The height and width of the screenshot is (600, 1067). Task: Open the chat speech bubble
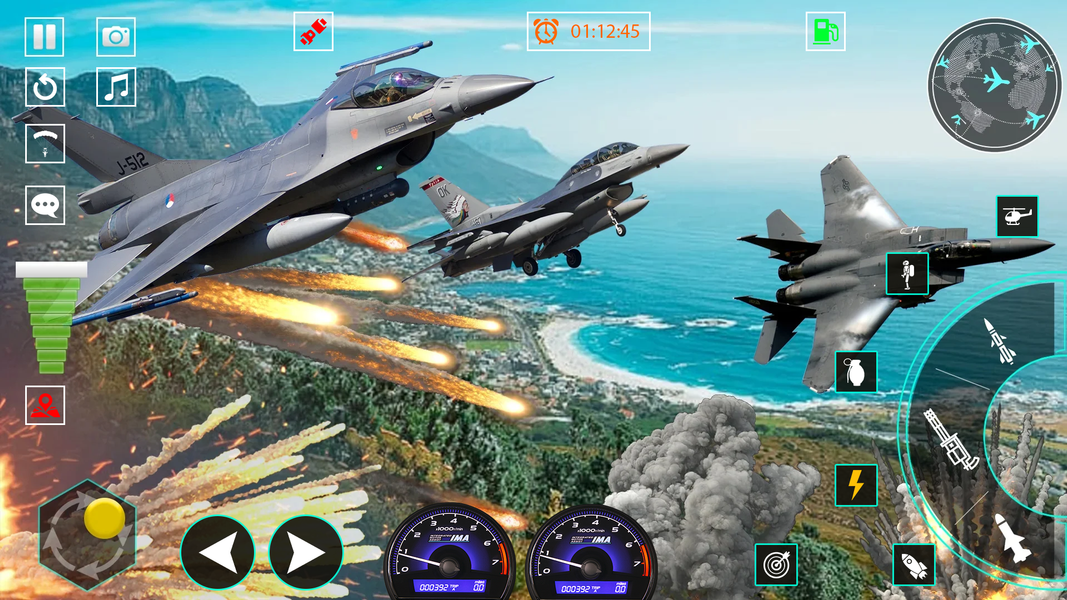(45, 205)
